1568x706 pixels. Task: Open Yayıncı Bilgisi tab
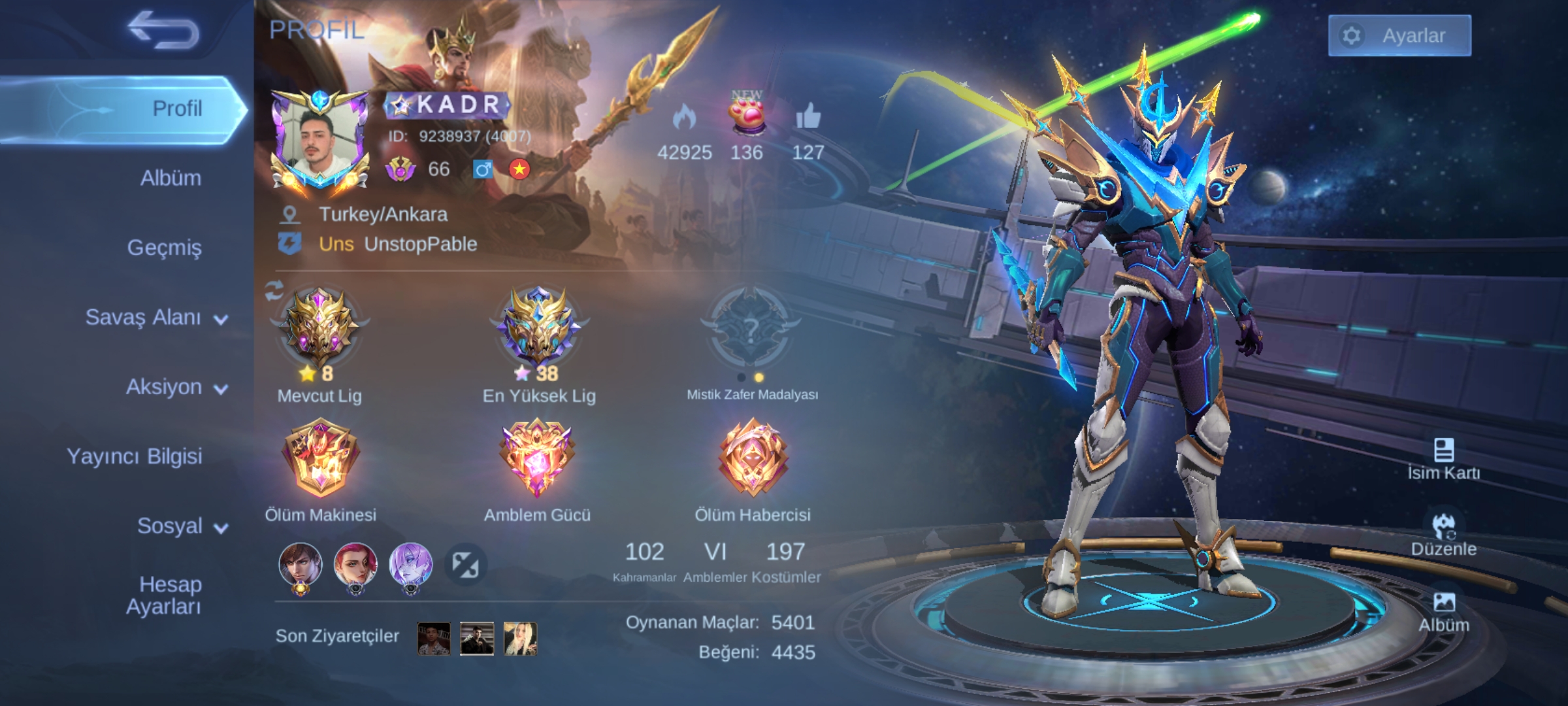point(135,456)
